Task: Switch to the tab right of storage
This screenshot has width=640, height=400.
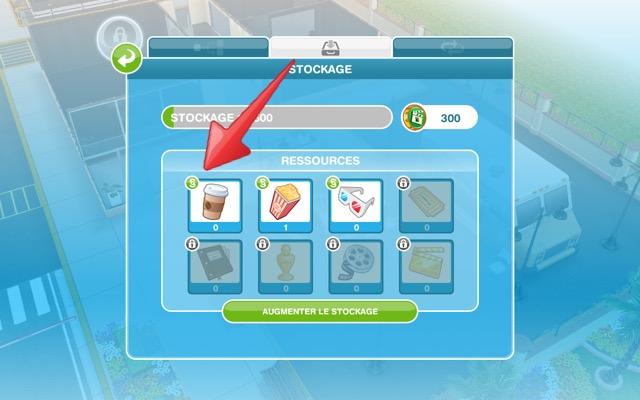Action: 452,48
